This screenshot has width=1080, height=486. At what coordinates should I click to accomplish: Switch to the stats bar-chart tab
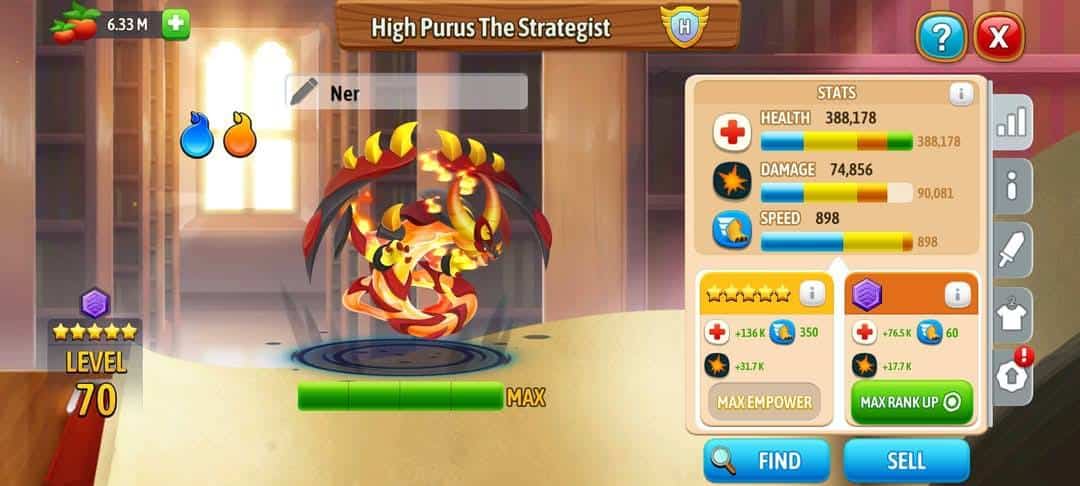click(1013, 123)
